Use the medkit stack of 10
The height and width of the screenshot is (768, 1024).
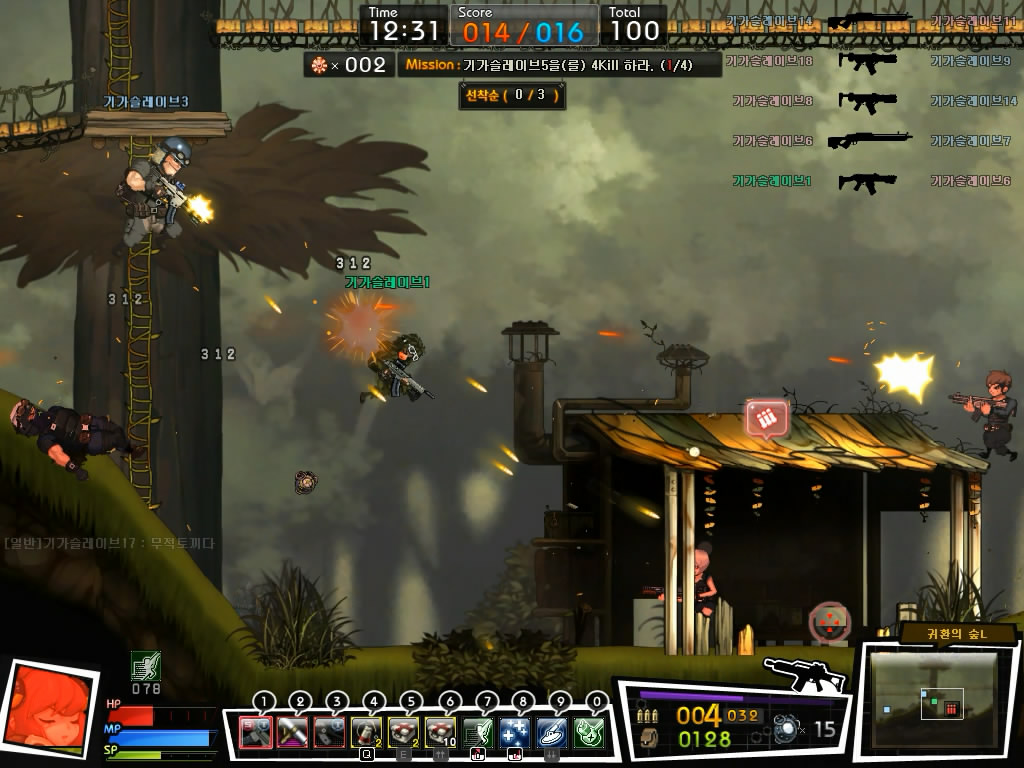pos(441,733)
